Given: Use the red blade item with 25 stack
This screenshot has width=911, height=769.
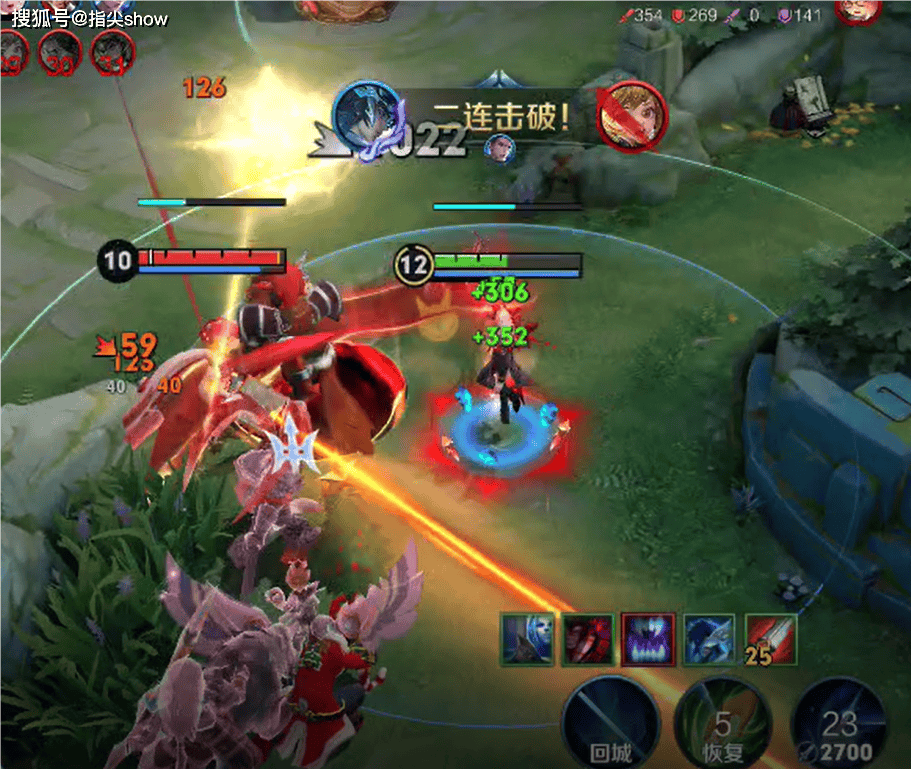Looking at the screenshot, I should pyautogui.click(x=771, y=640).
